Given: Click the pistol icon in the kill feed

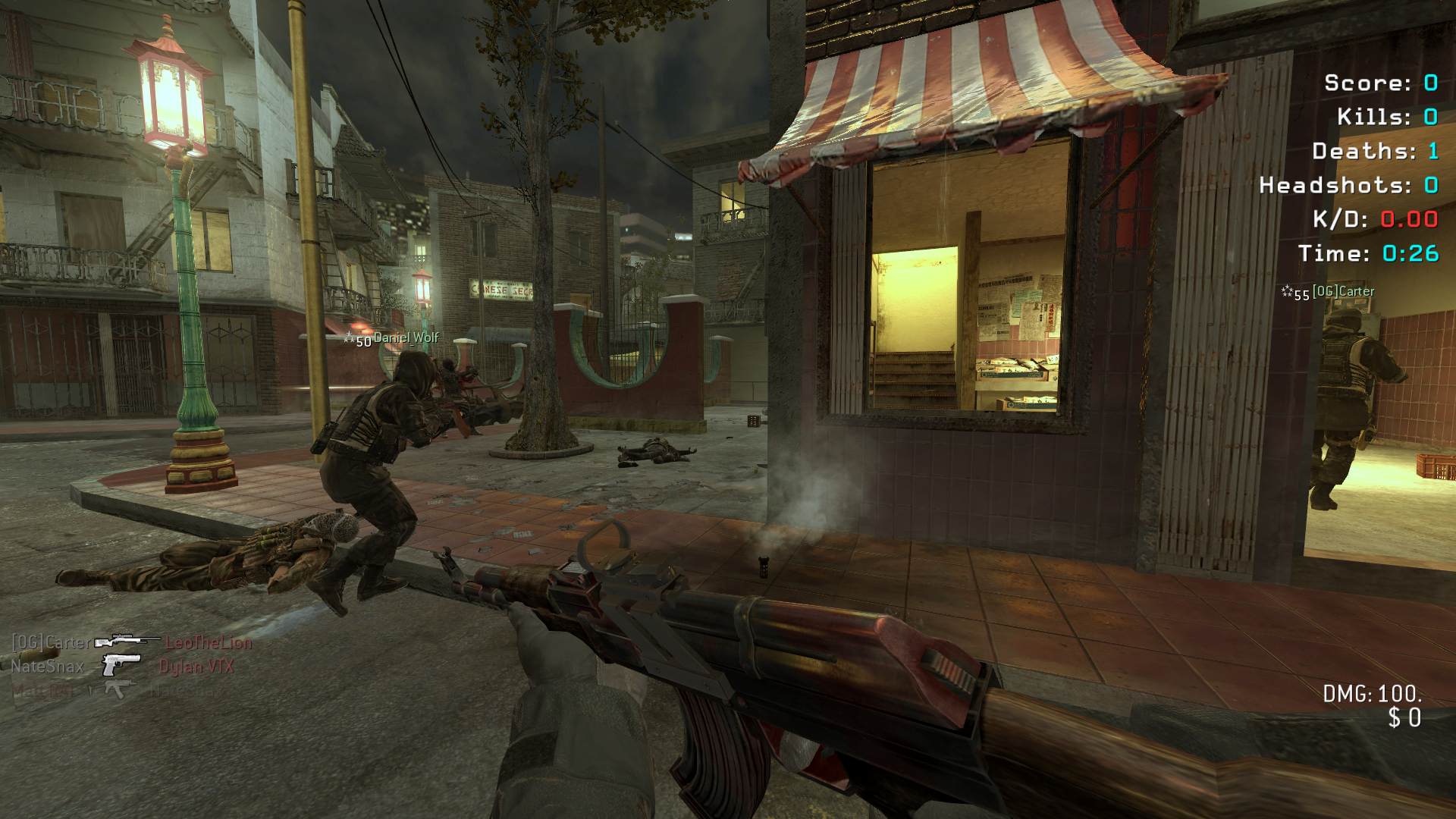Looking at the screenshot, I should tap(121, 665).
